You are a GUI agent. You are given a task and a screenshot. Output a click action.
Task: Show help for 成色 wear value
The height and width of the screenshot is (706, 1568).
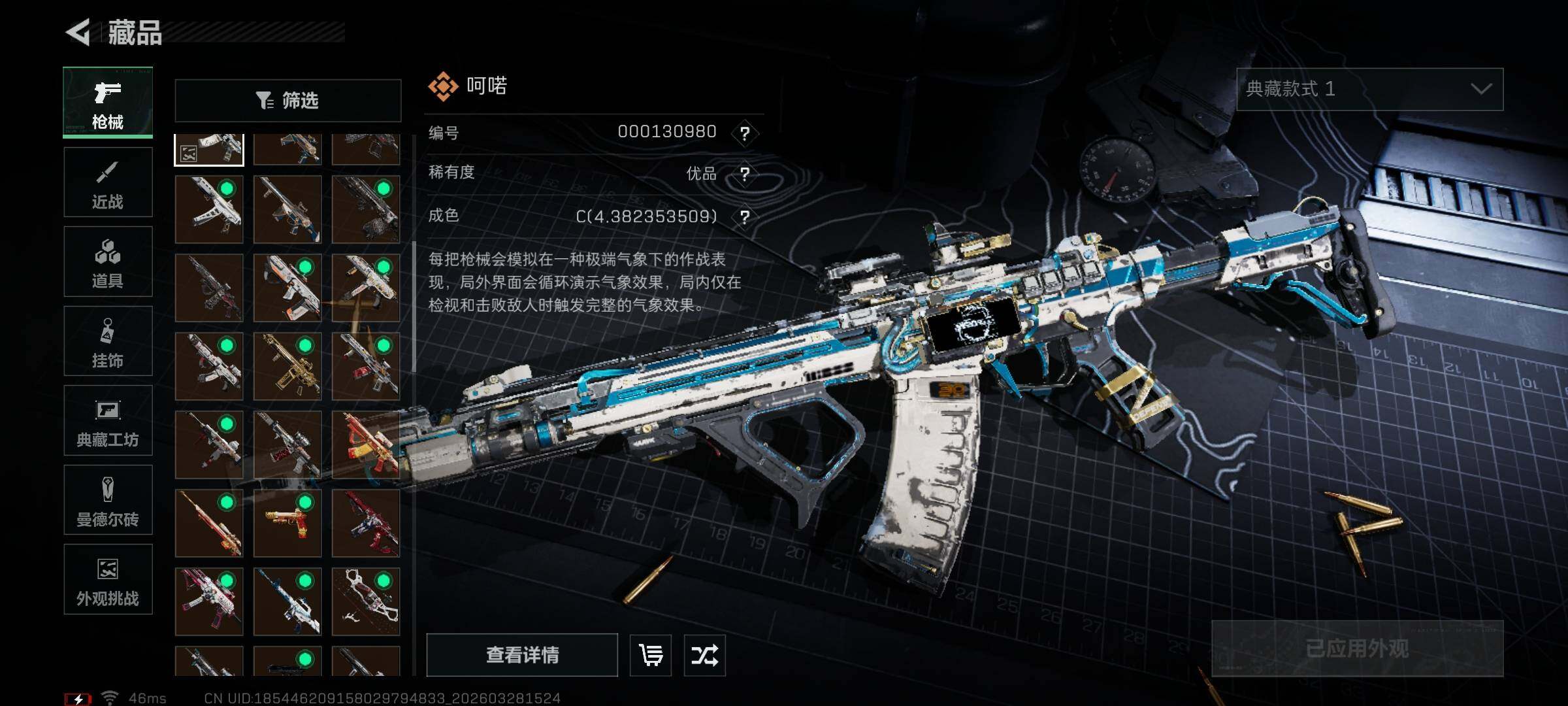tap(744, 216)
